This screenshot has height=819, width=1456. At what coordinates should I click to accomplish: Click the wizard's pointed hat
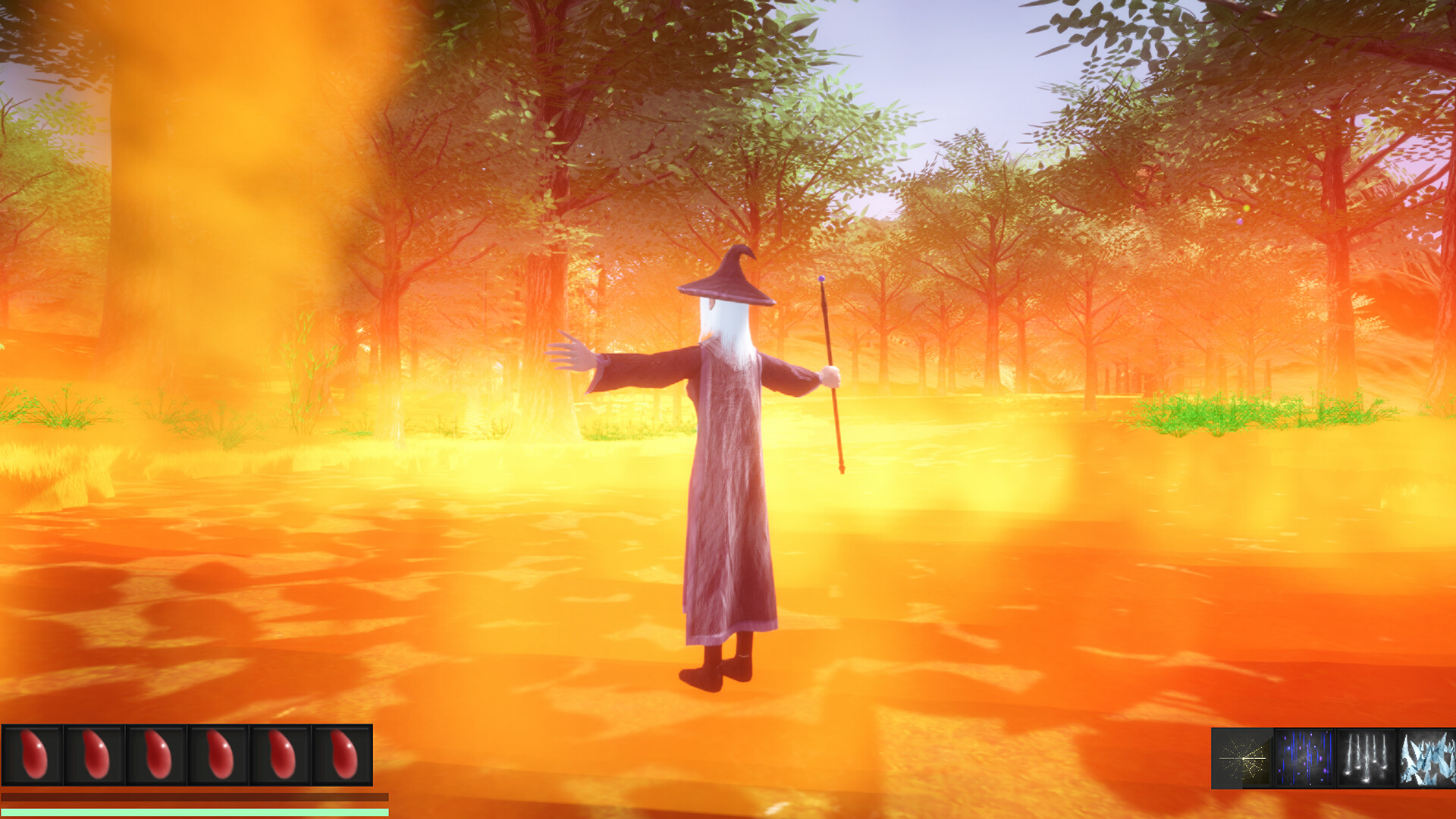pyautogui.click(x=726, y=279)
